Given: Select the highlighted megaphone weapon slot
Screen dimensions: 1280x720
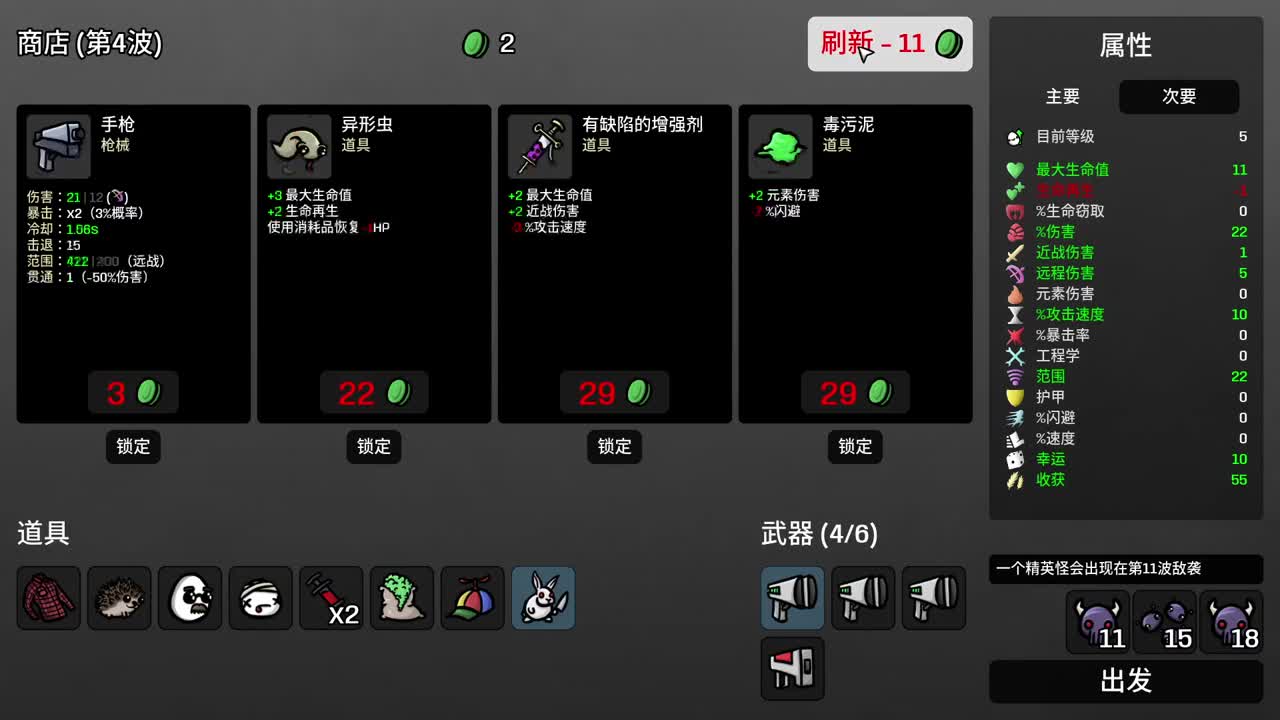Looking at the screenshot, I should click(792, 598).
